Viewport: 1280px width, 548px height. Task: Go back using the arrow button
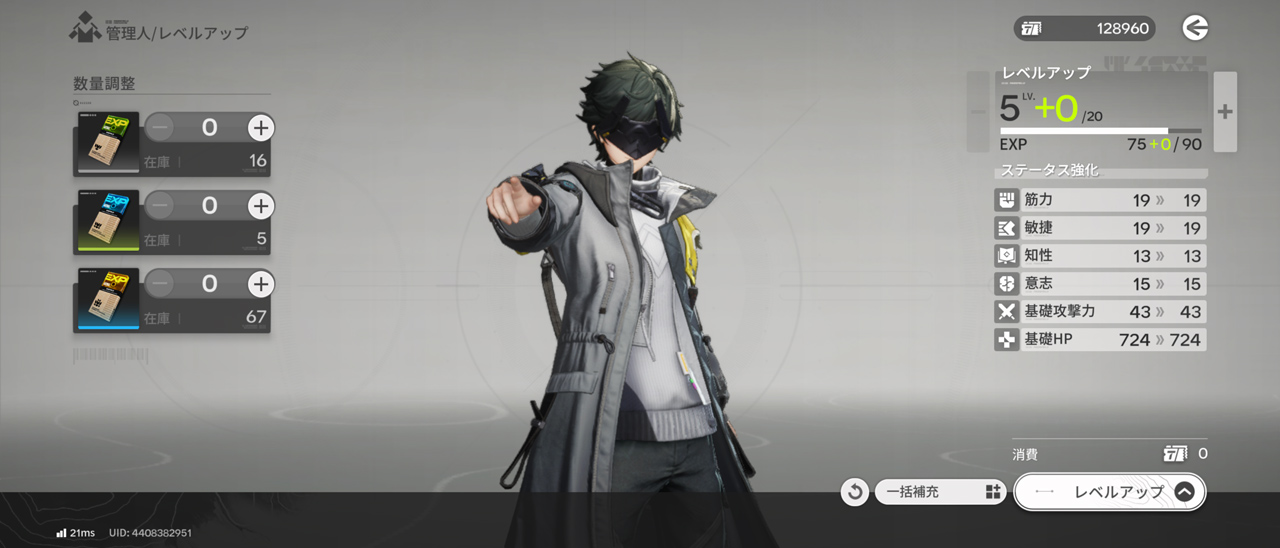coord(1195,28)
